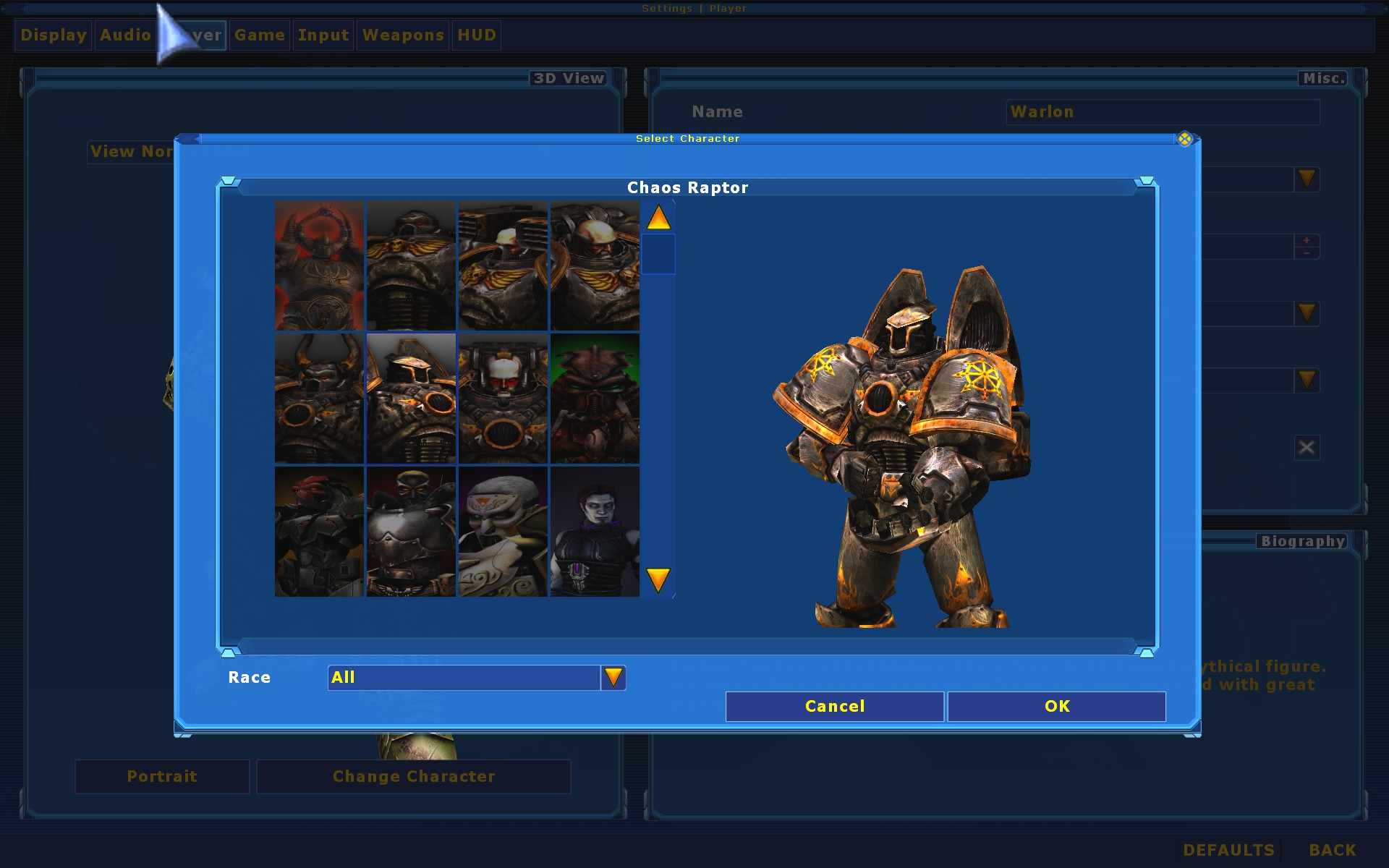Click the Portrait button
Image resolution: width=1389 pixels, height=868 pixels.
pyautogui.click(x=161, y=776)
